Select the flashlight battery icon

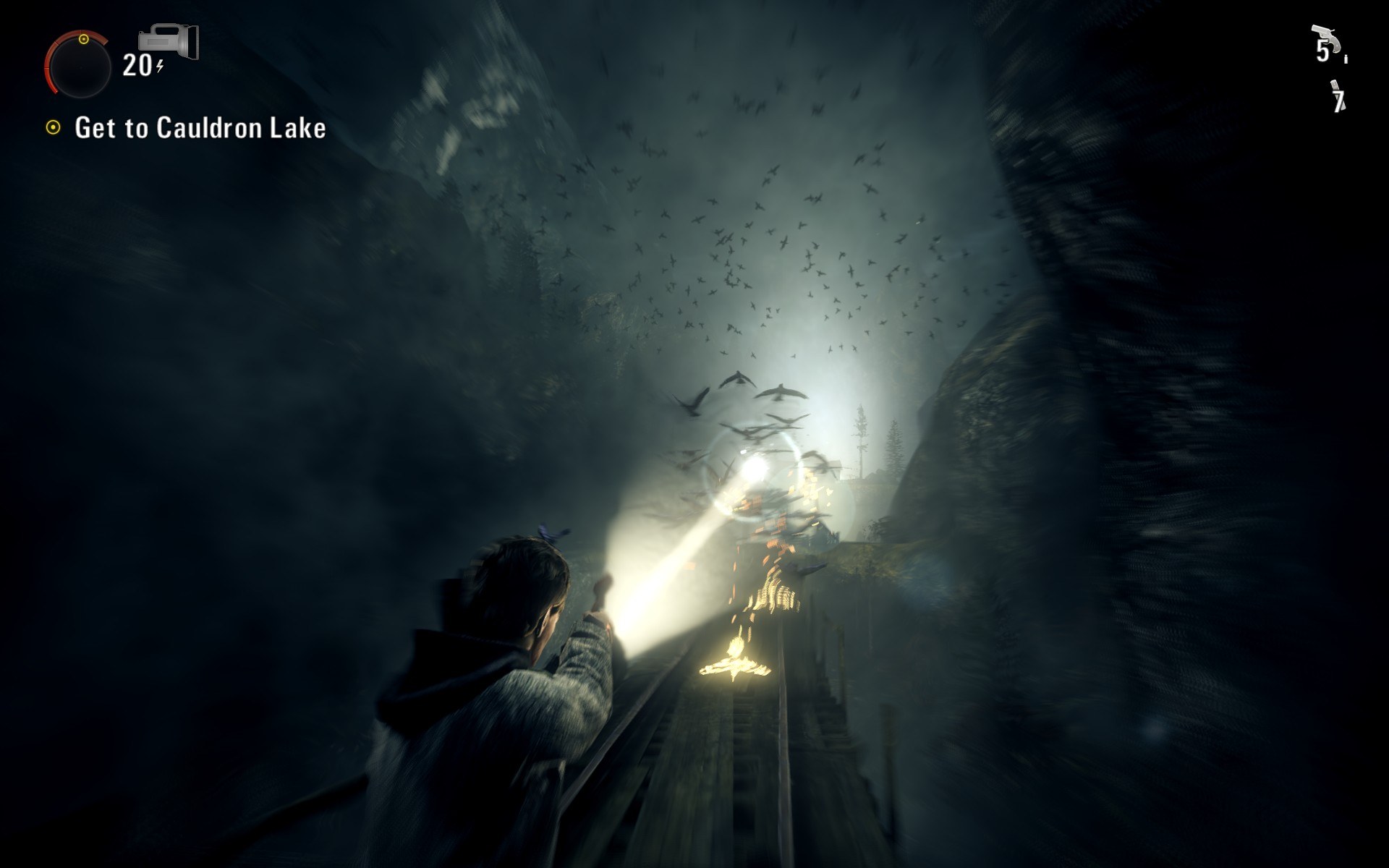[x=171, y=42]
